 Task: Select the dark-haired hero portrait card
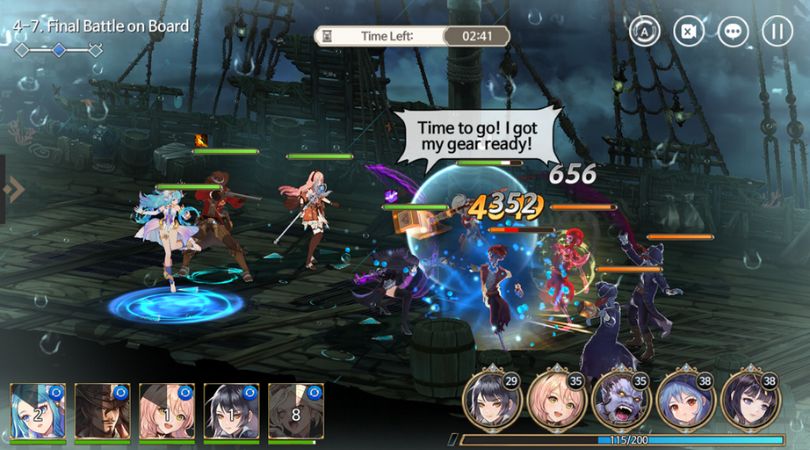[x=231, y=411]
